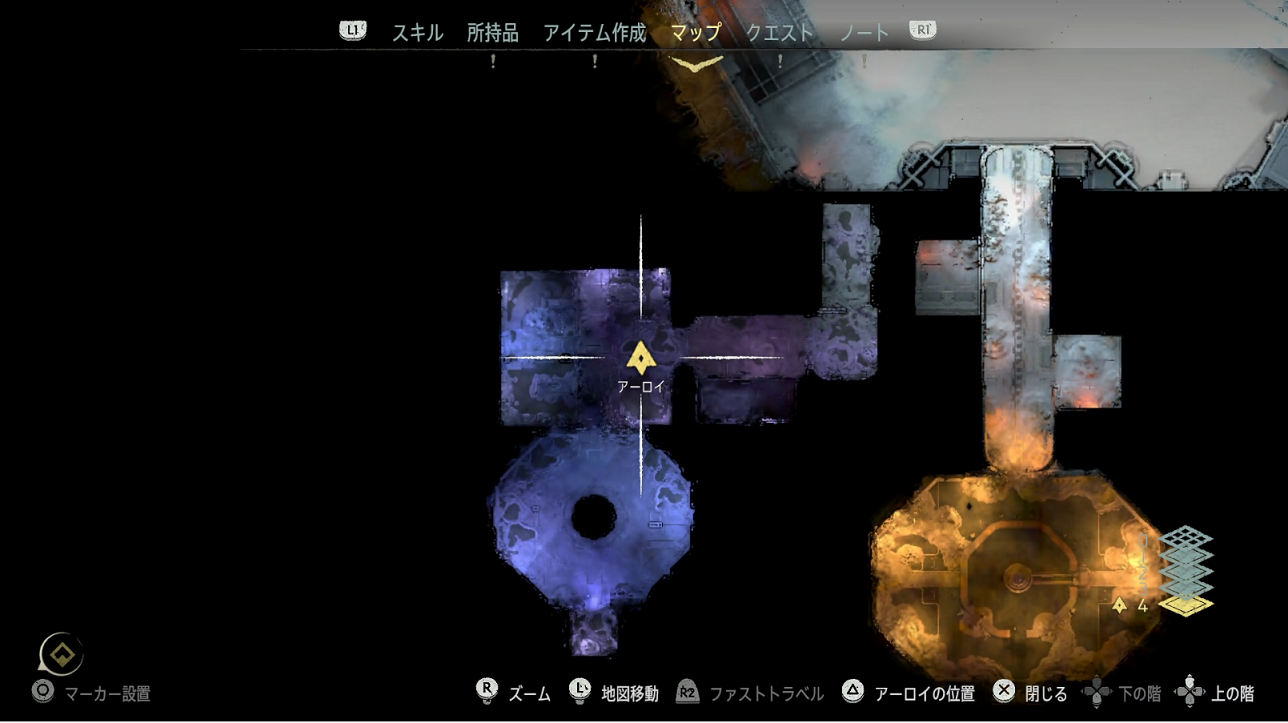Viewport: 1288px width, 723px height.
Task: Select floor level 2 in the layer stack
Action: click(x=1185, y=573)
